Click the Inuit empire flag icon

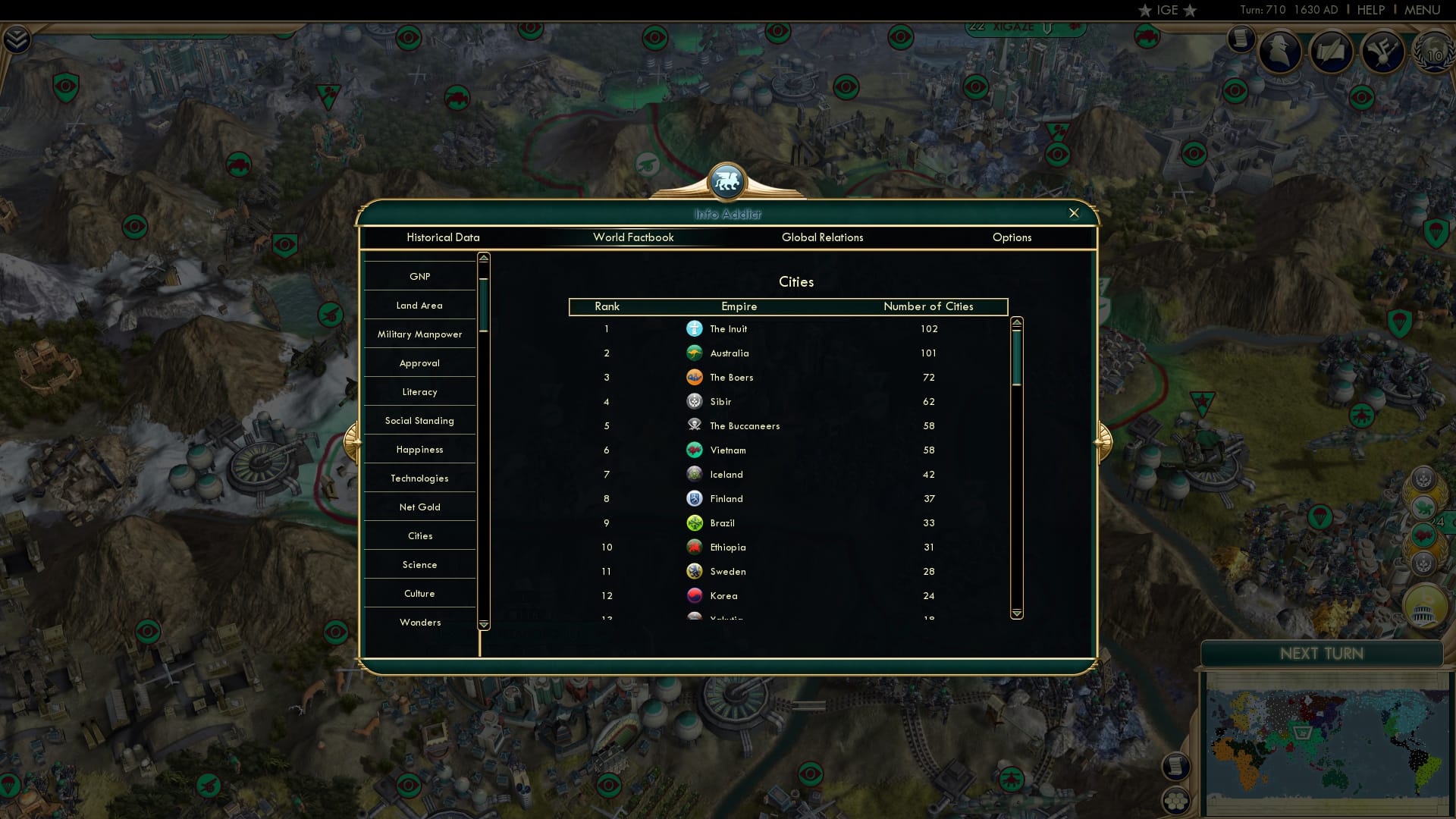[695, 328]
